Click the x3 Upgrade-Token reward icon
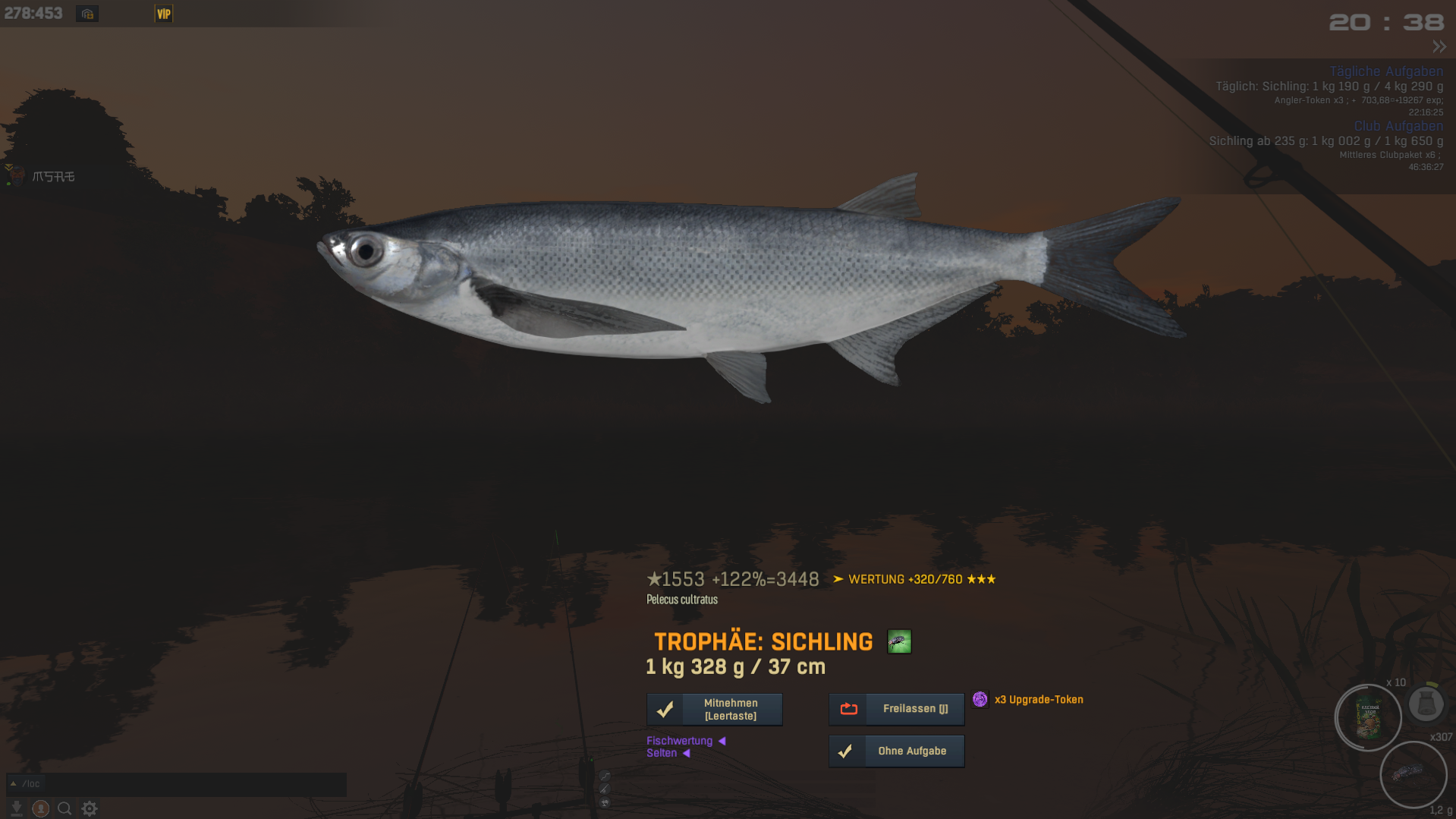Screen dimensions: 1456x819 tap(980, 699)
